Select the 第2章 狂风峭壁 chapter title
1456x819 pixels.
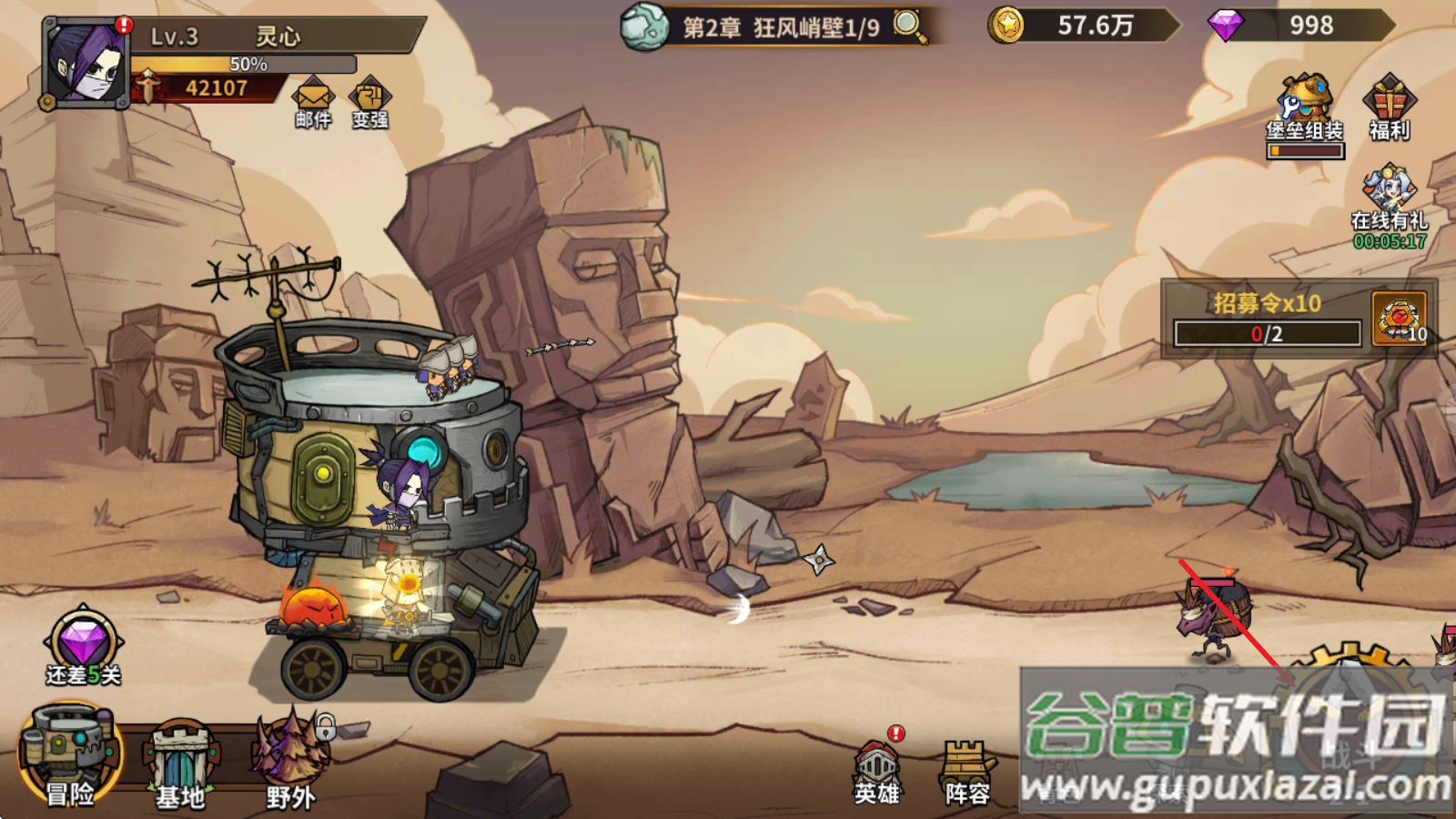point(781,27)
